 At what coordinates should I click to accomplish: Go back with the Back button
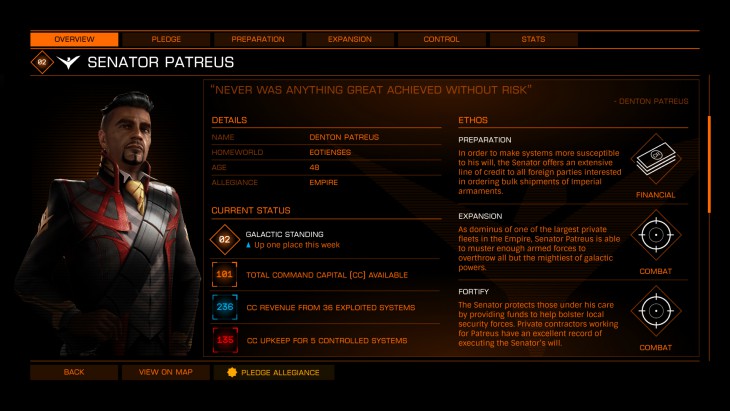(74, 372)
